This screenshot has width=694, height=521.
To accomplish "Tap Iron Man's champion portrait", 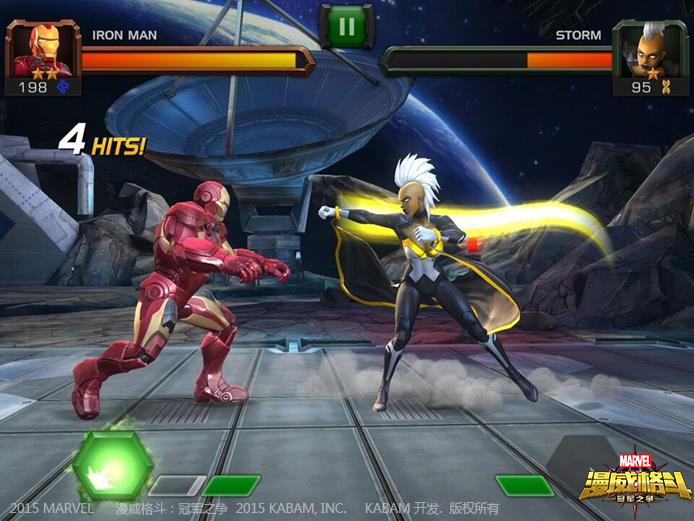I will 43,50.
